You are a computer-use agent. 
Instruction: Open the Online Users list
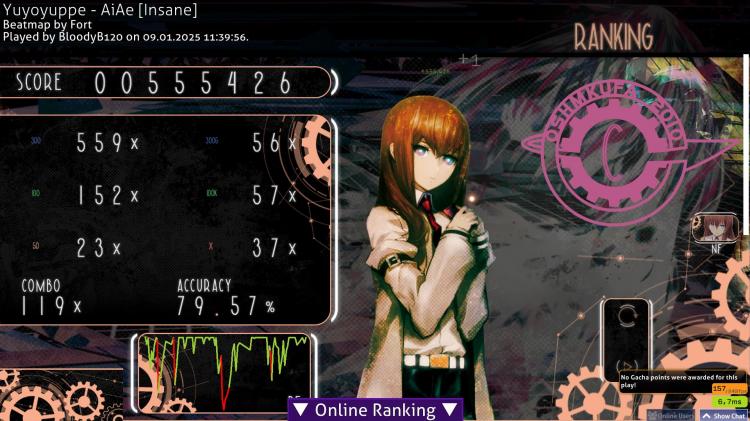coord(672,415)
